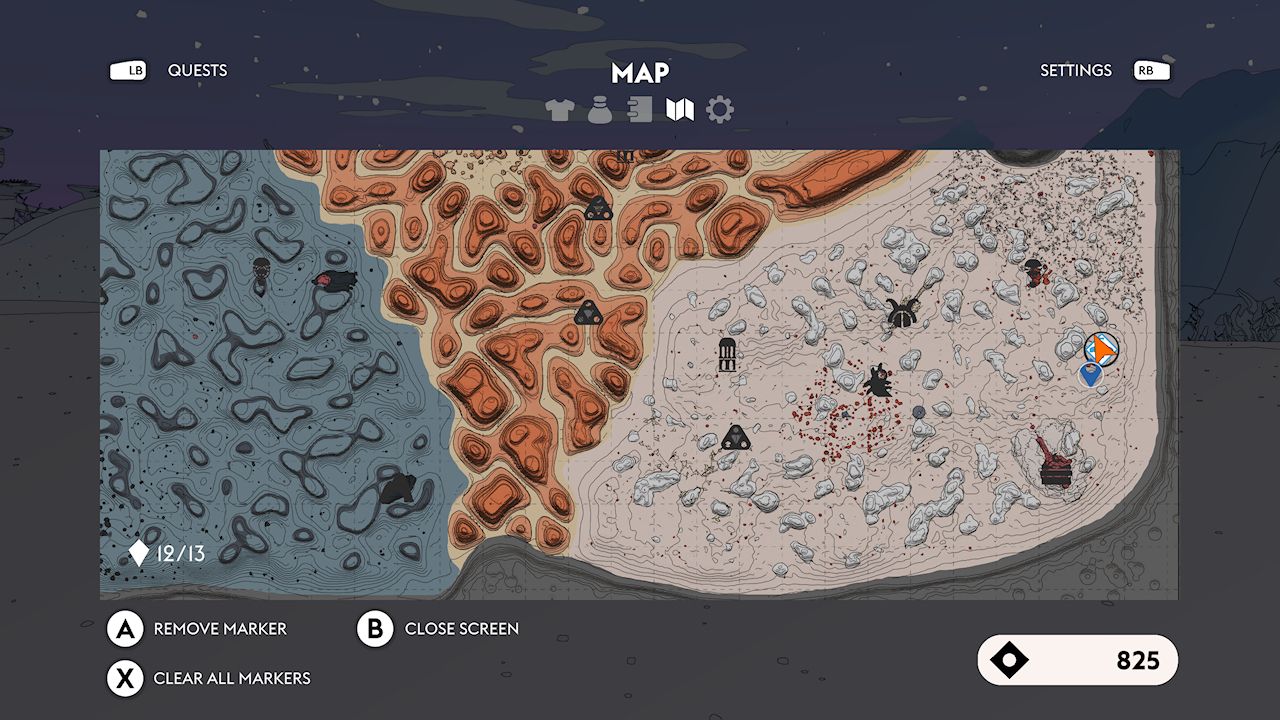Click the orange player arrow marker

(1102, 349)
